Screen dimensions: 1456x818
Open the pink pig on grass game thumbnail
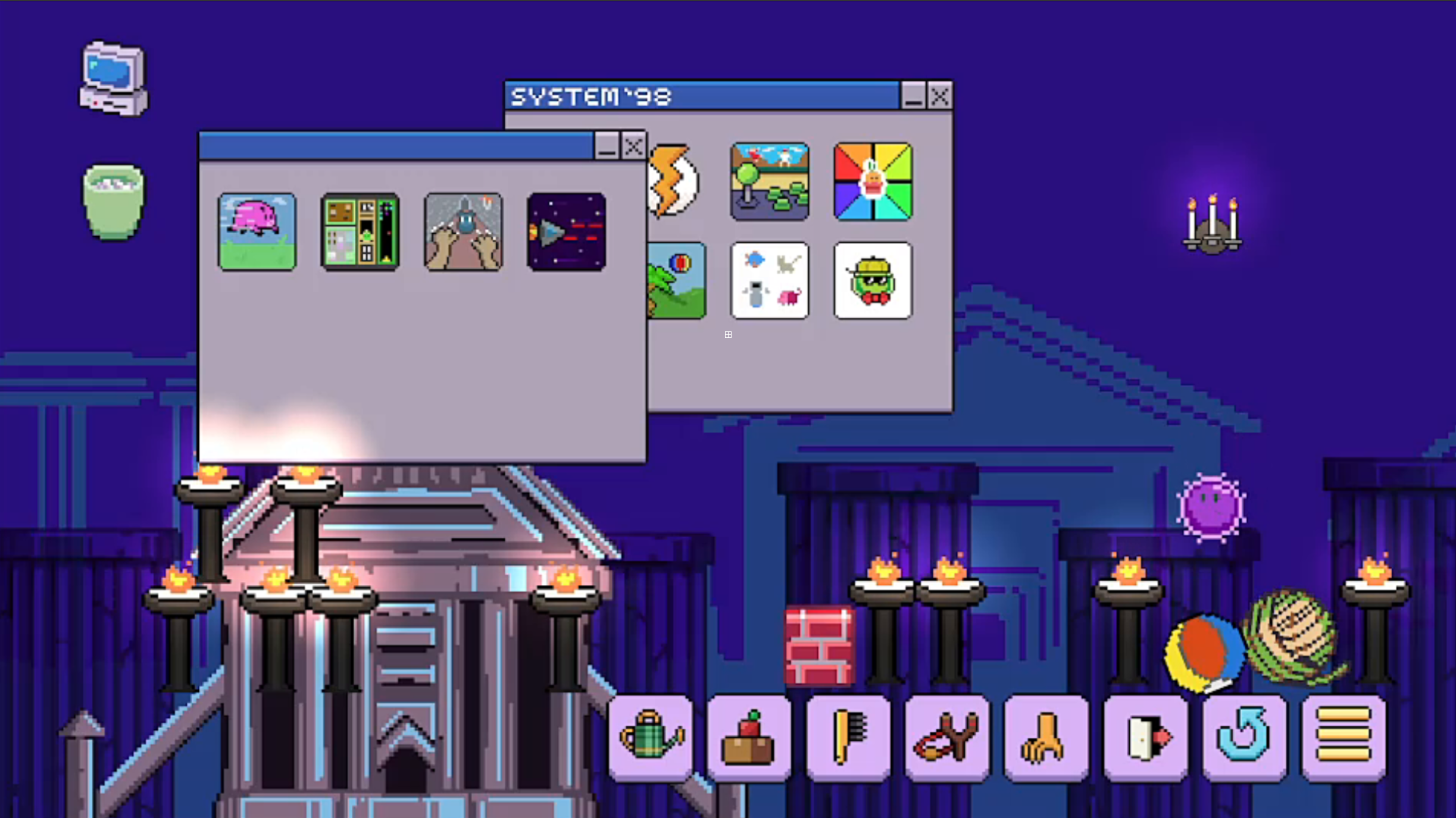[x=257, y=231]
